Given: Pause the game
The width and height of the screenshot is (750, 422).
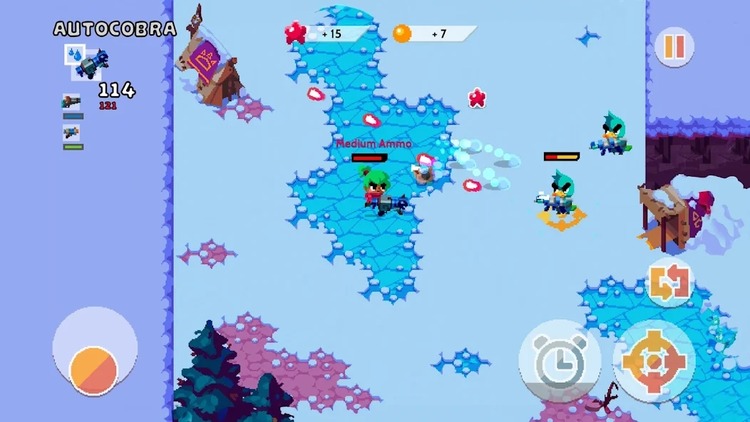Looking at the screenshot, I should tap(673, 47).
